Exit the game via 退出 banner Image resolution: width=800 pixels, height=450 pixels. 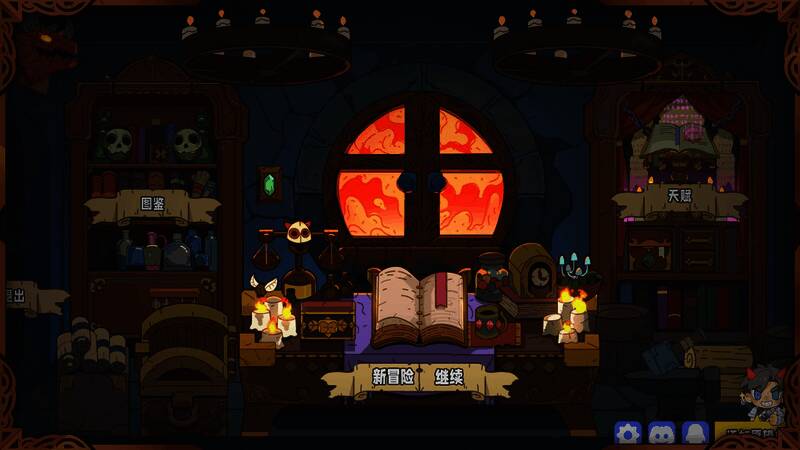point(20,297)
